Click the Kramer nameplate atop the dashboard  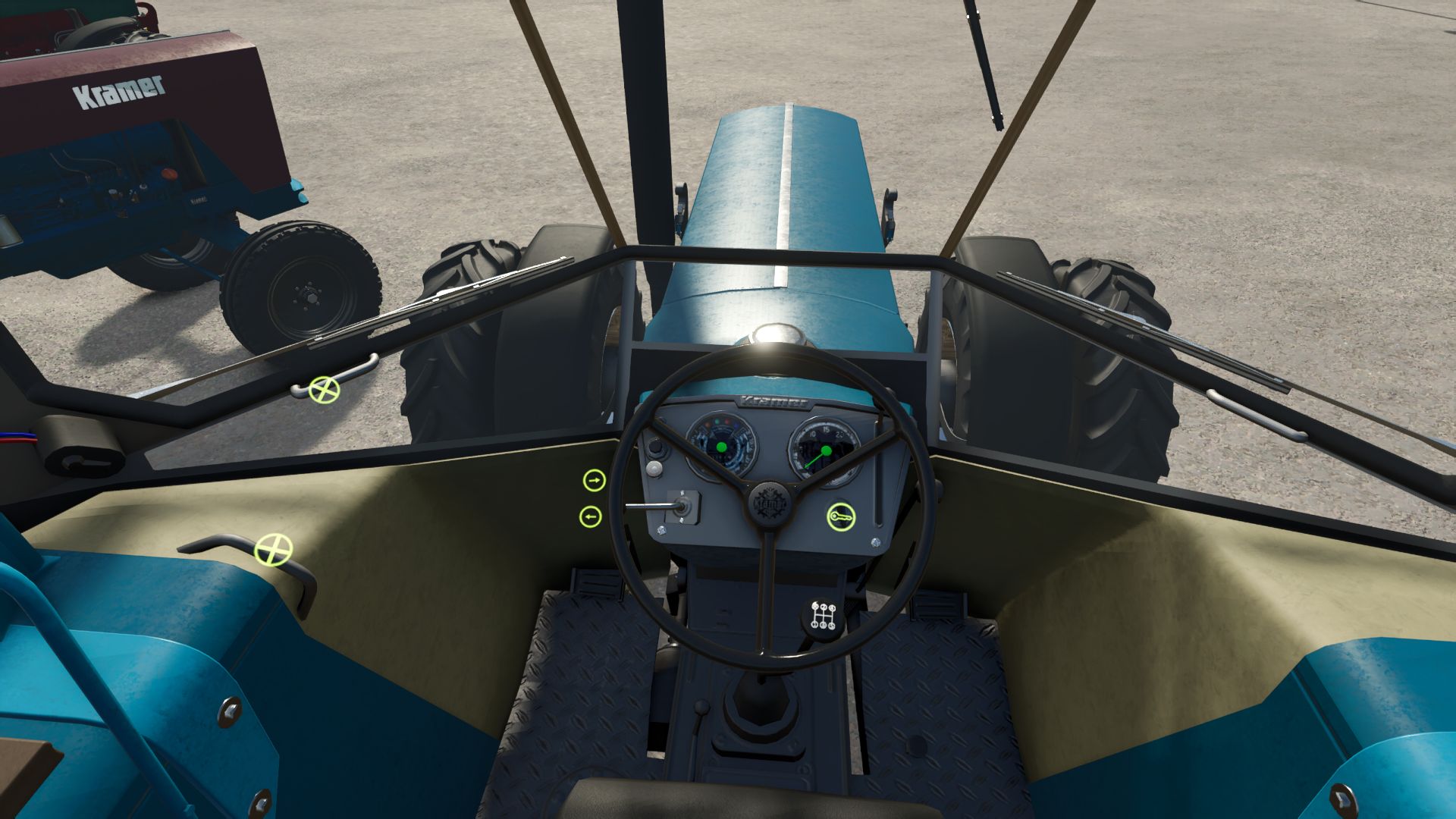772,400
